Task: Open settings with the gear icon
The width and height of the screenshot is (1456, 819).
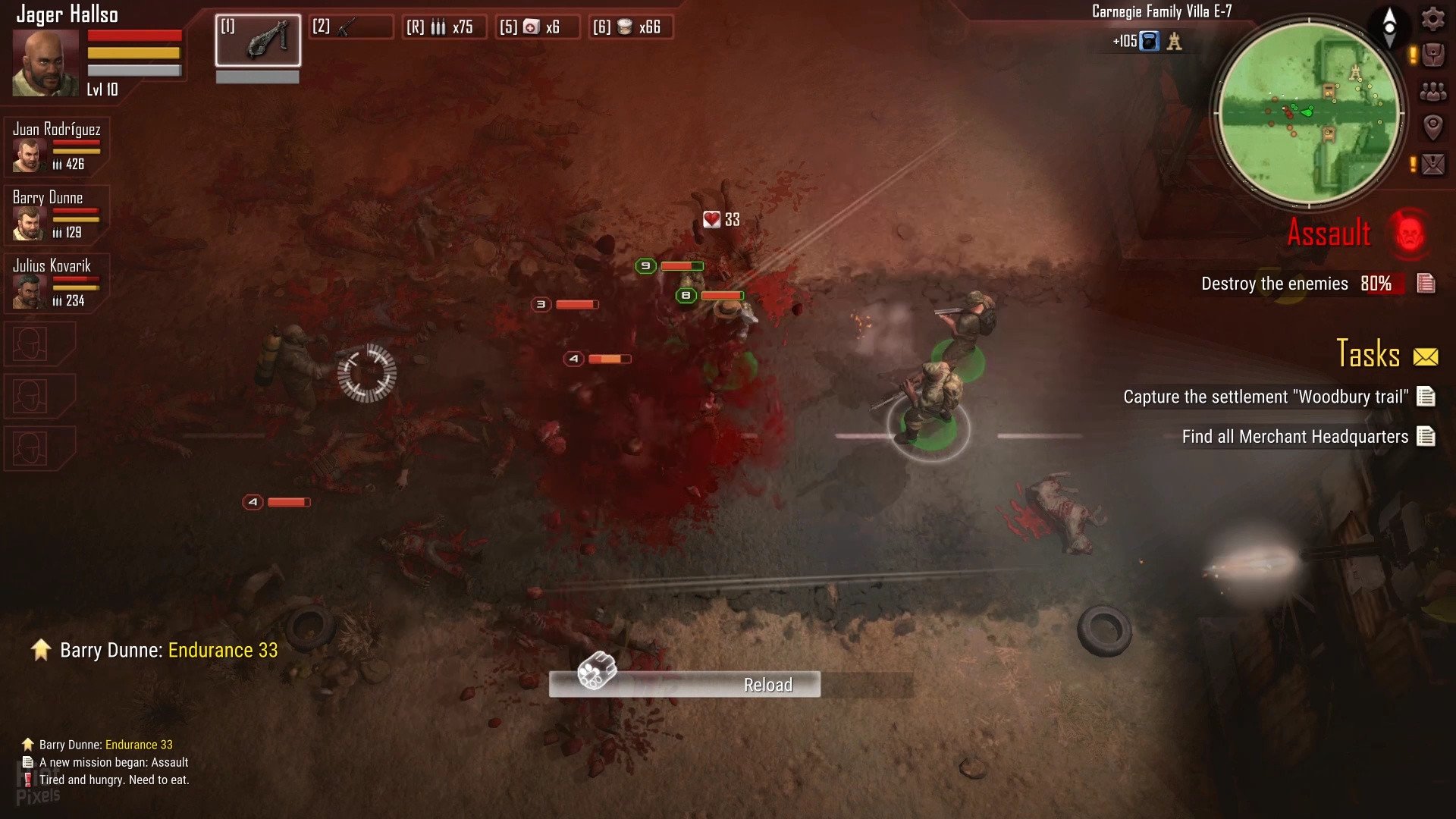Action: [x=1432, y=18]
